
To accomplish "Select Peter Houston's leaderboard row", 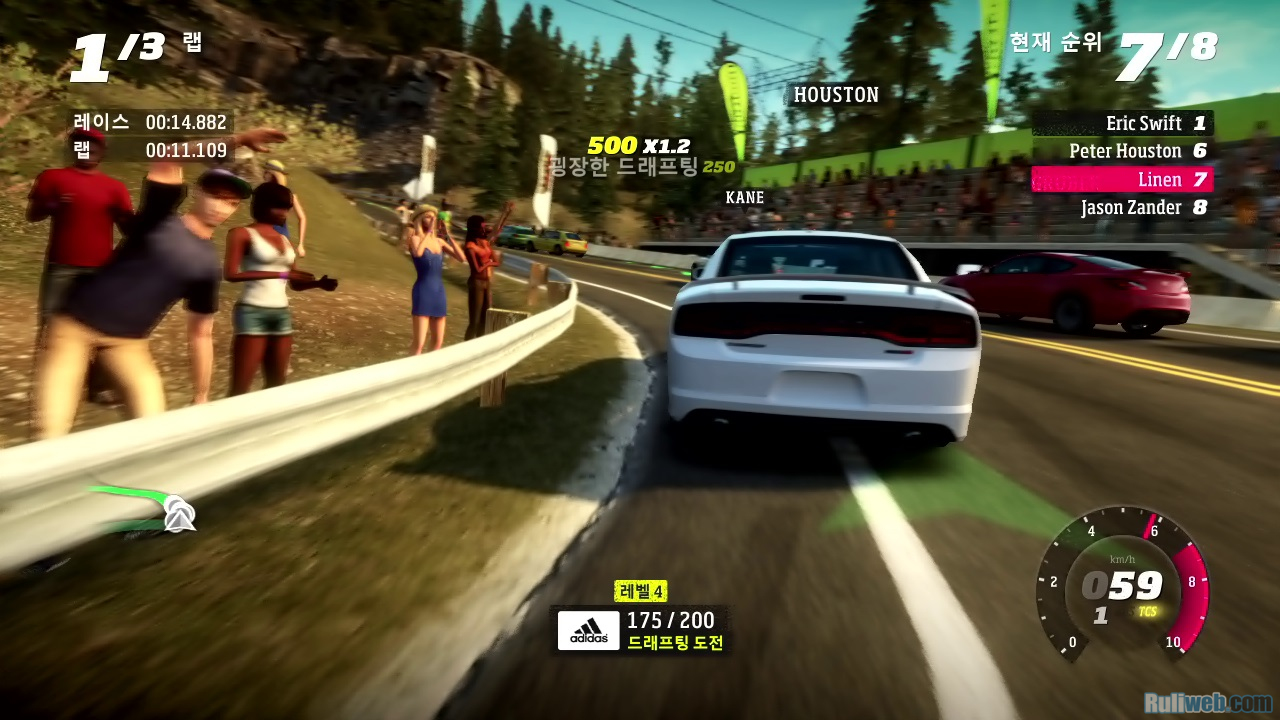I will 1122,151.
